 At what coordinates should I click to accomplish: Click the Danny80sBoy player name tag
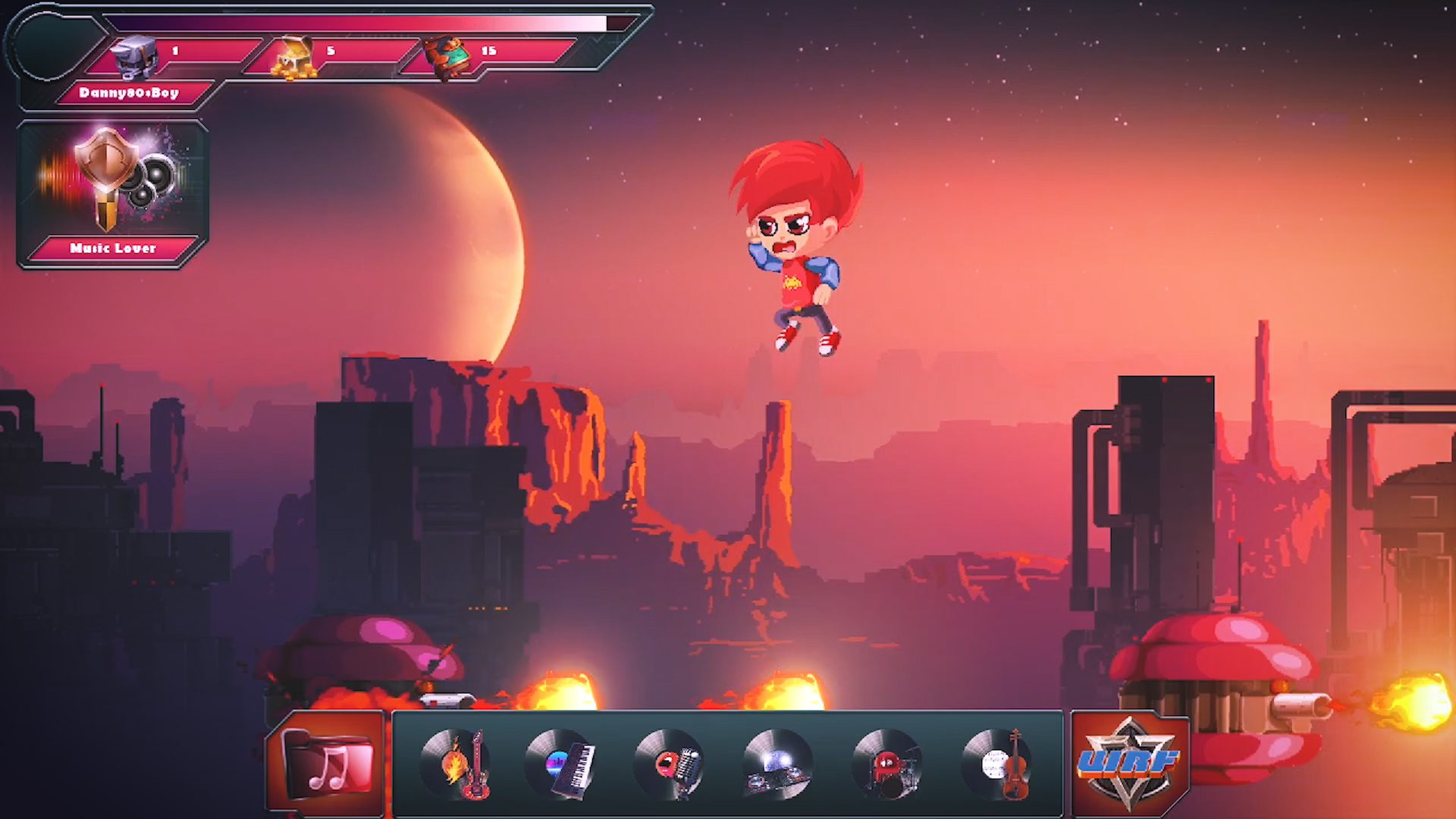click(129, 93)
